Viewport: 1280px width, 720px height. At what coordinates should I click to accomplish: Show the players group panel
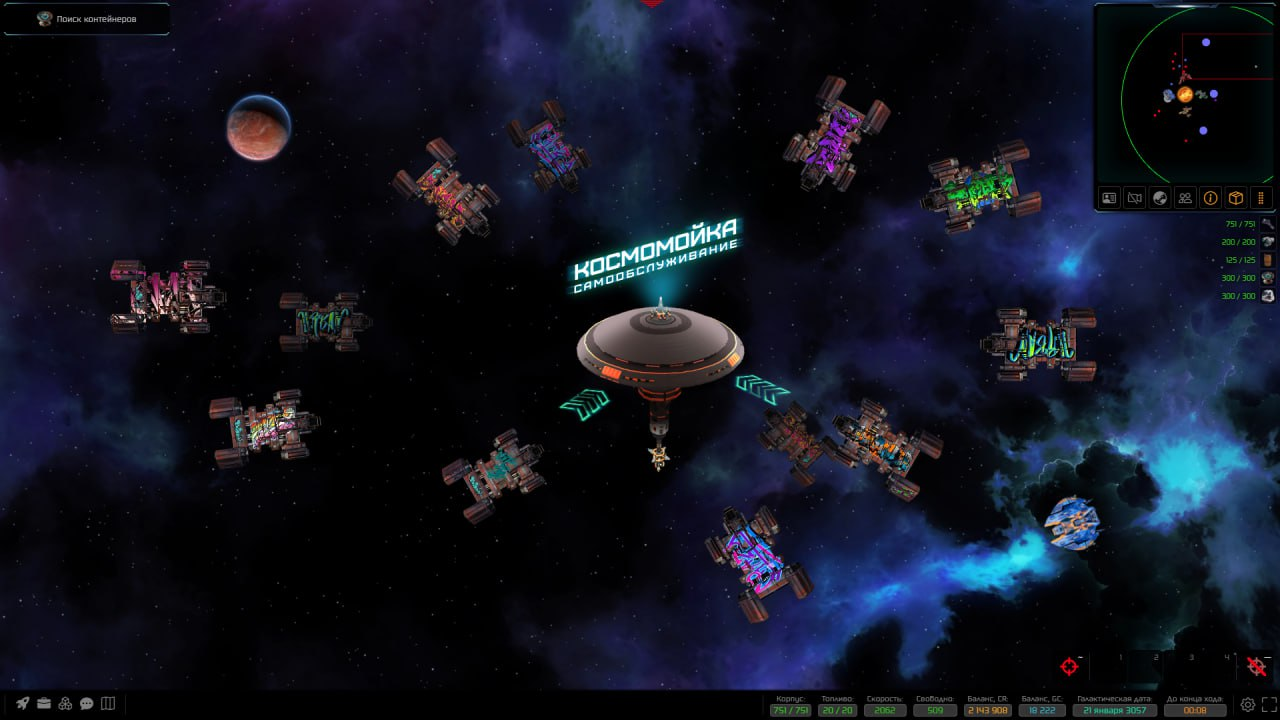tap(1185, 198)
